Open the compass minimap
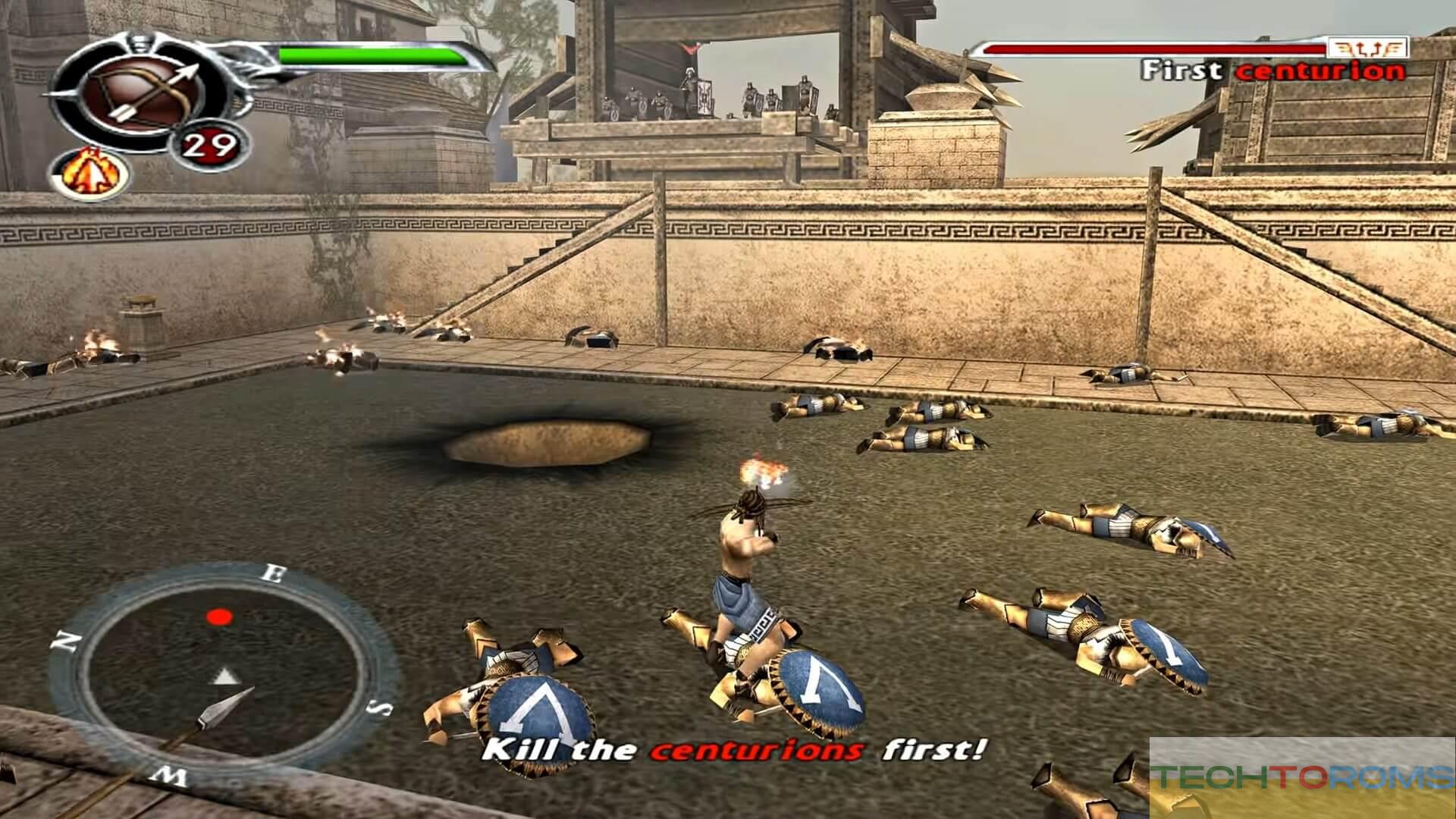Image resolution: width=1456 pixels, height=819 pixels. pos(222,673)
